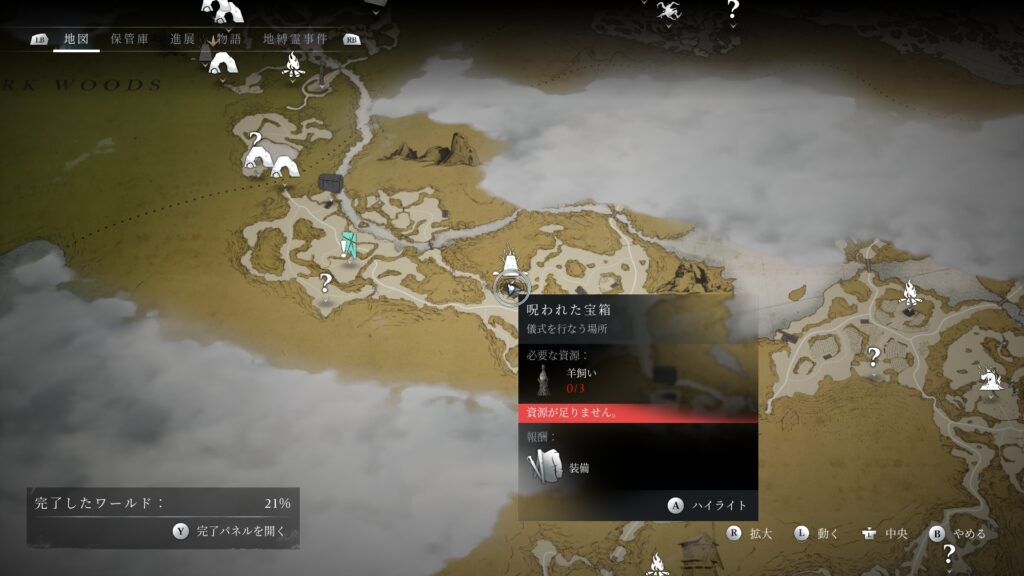Viewport: 1024px width, 576px height.
Task: Switch to the 地図 map tab
Action: [76, 39]
